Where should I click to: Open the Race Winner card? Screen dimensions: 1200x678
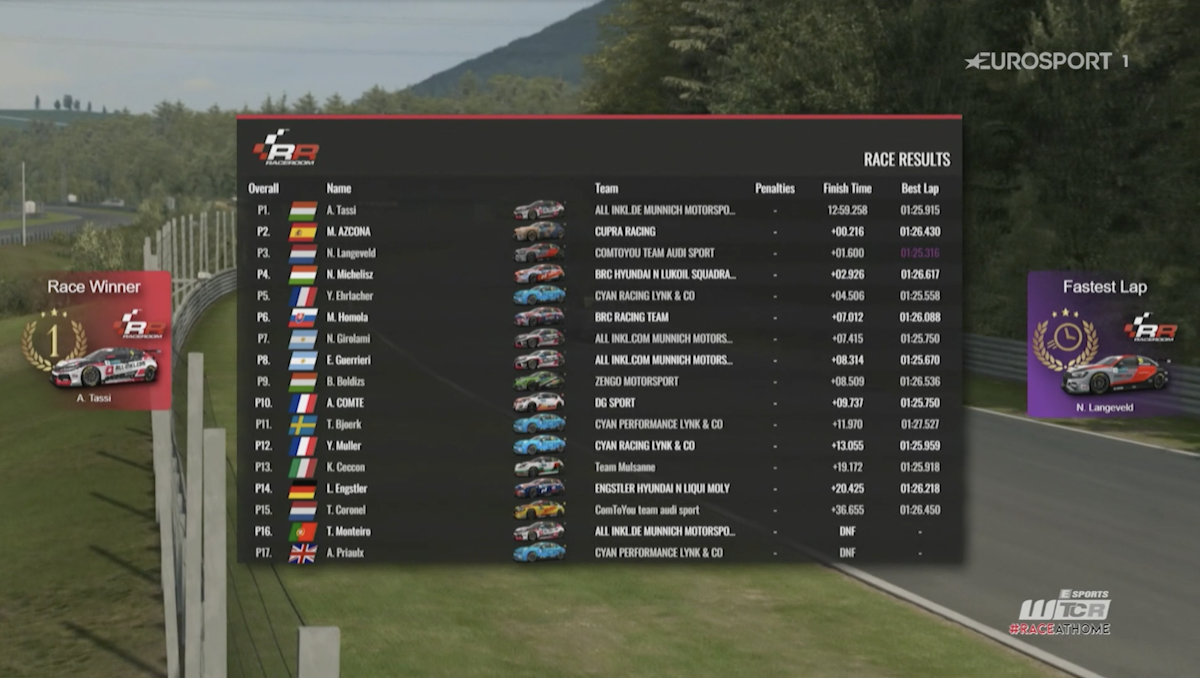95,341
